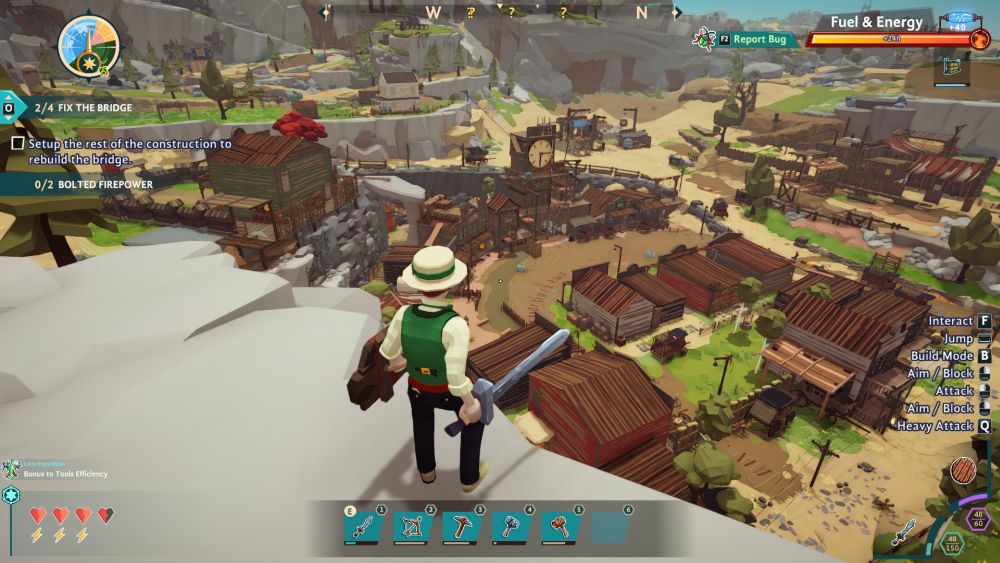This screenshot has width=1000, height=563.
Task: Click the blue hexagon gear icon above hearts
Action: 12,495
